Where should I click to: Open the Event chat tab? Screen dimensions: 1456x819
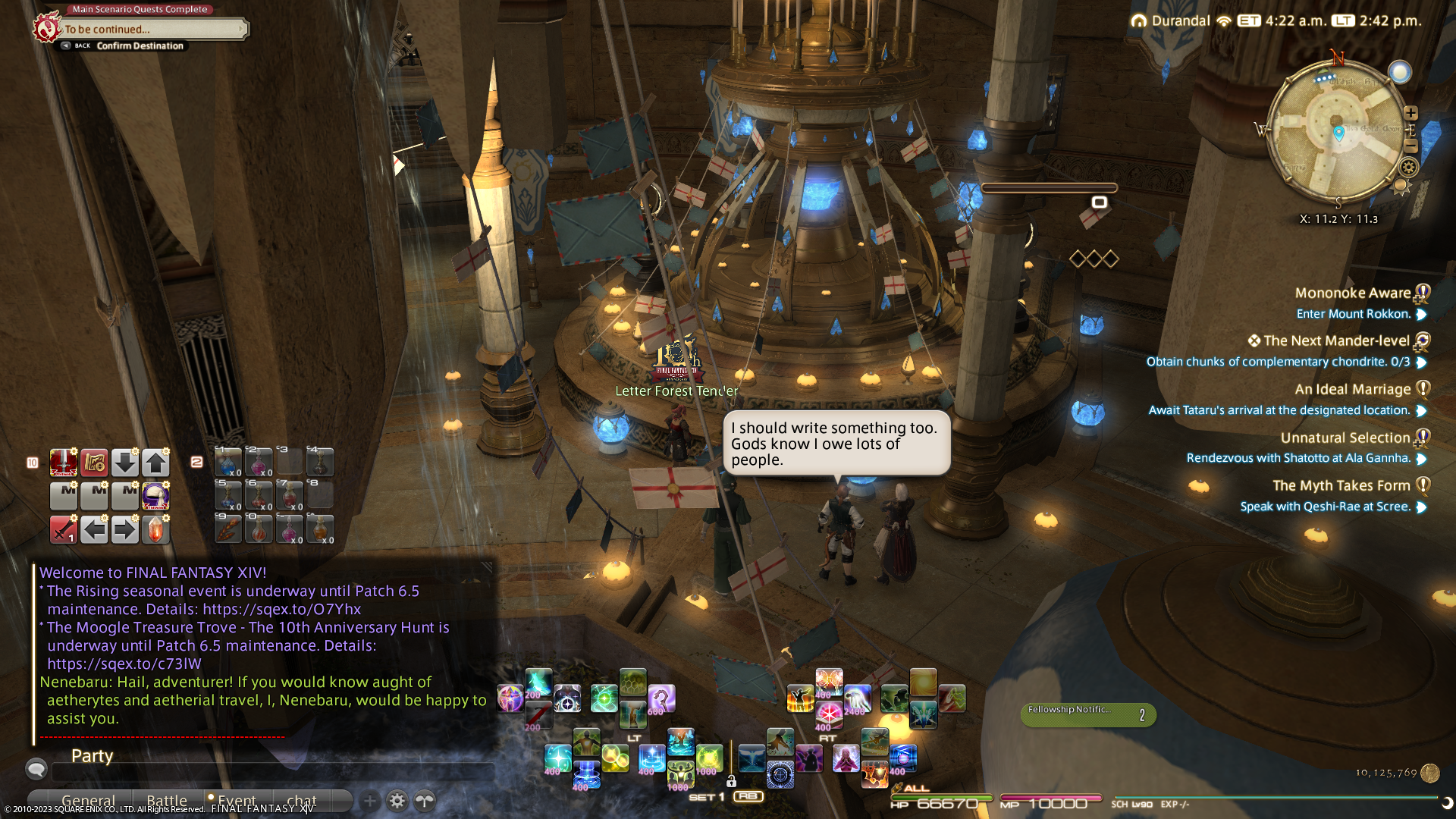(x=236, y=801)
